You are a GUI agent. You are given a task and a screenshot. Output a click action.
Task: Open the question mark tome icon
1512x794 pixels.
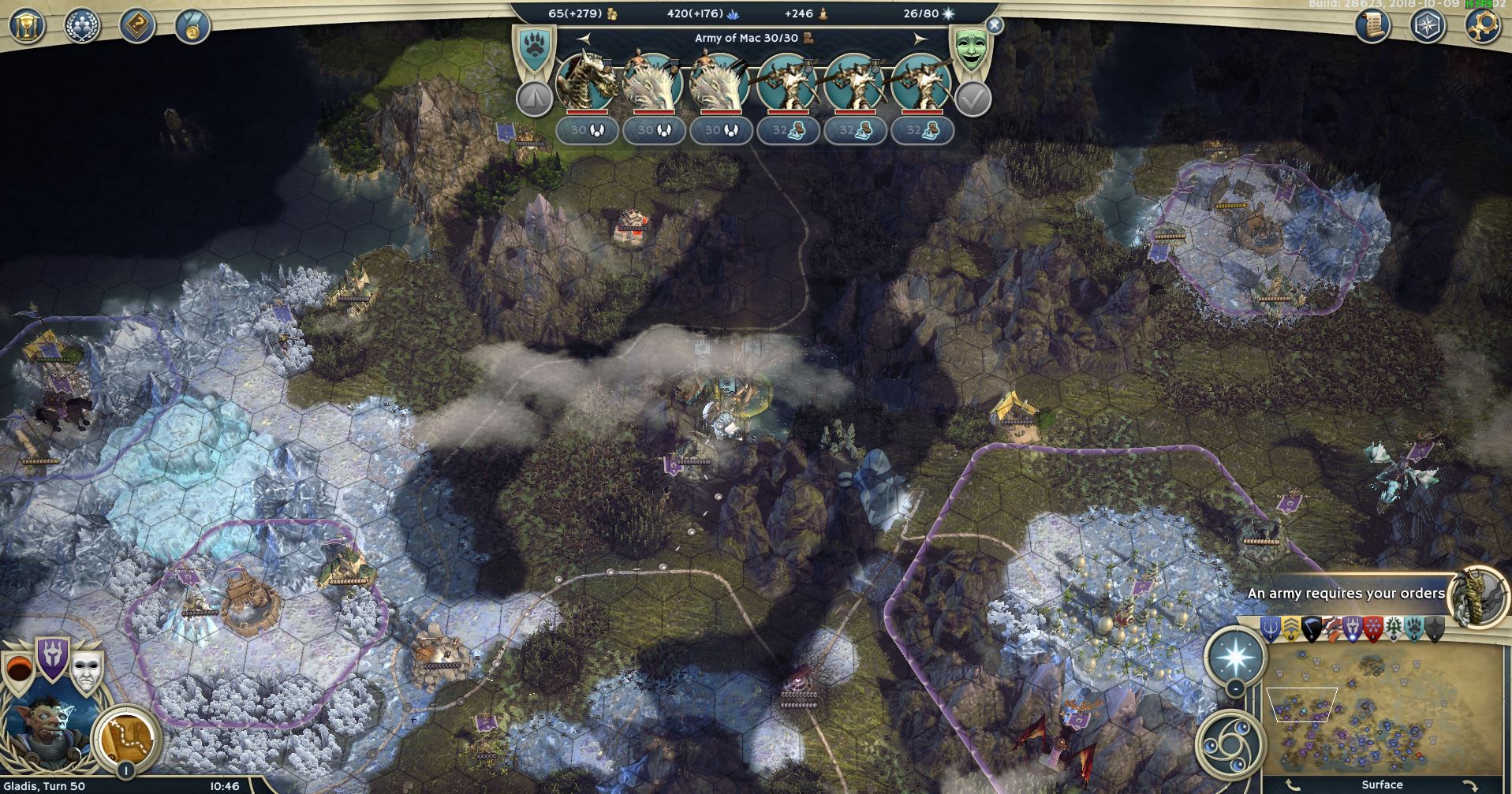click(137, 26)
